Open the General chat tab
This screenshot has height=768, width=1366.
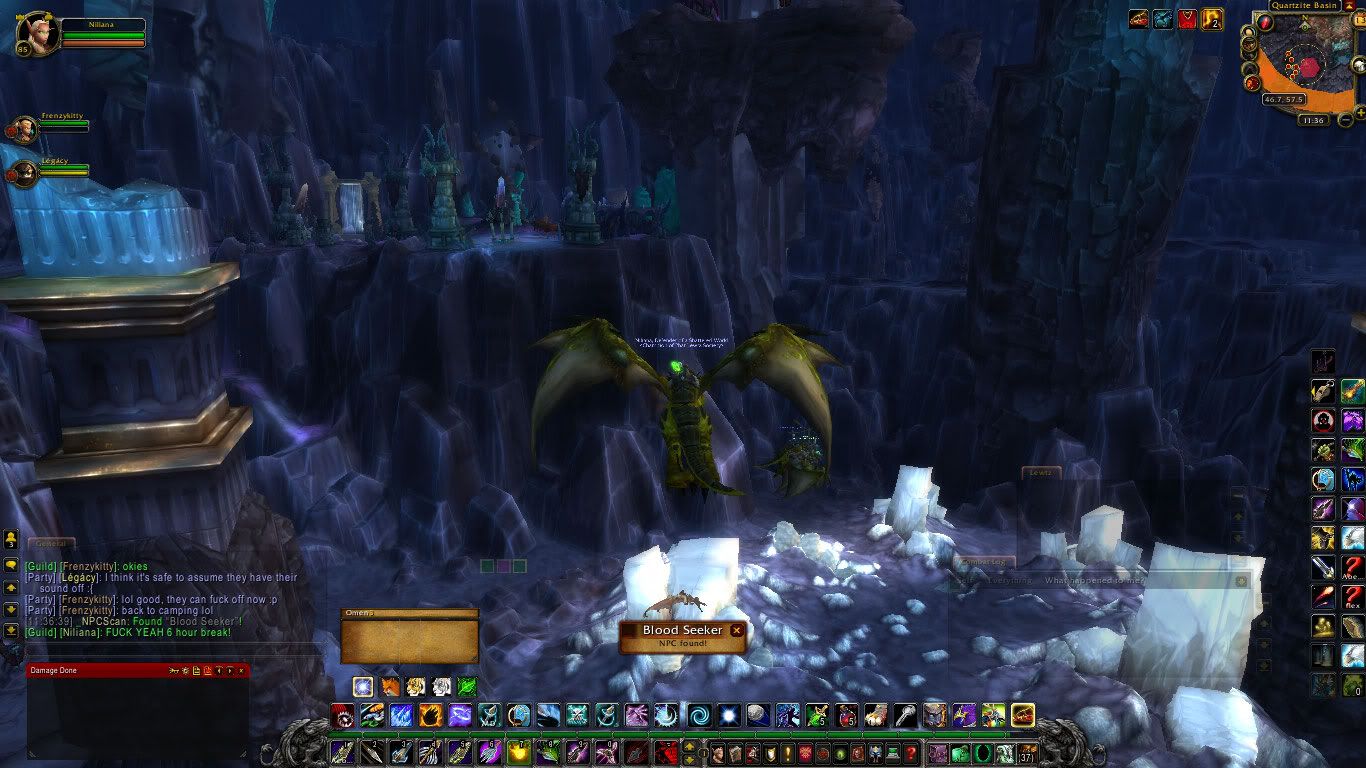click(50, 544)
